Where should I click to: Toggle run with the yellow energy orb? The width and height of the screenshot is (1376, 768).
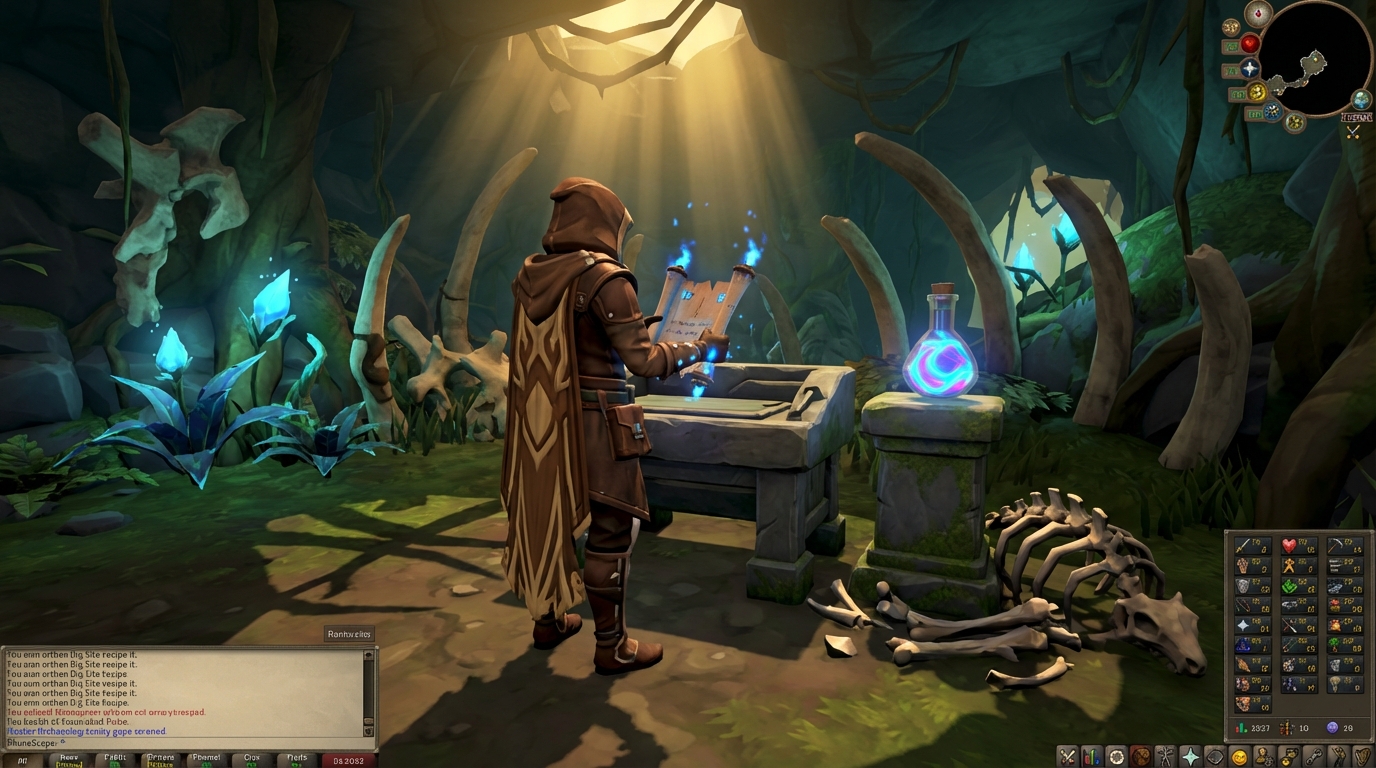1257,91
